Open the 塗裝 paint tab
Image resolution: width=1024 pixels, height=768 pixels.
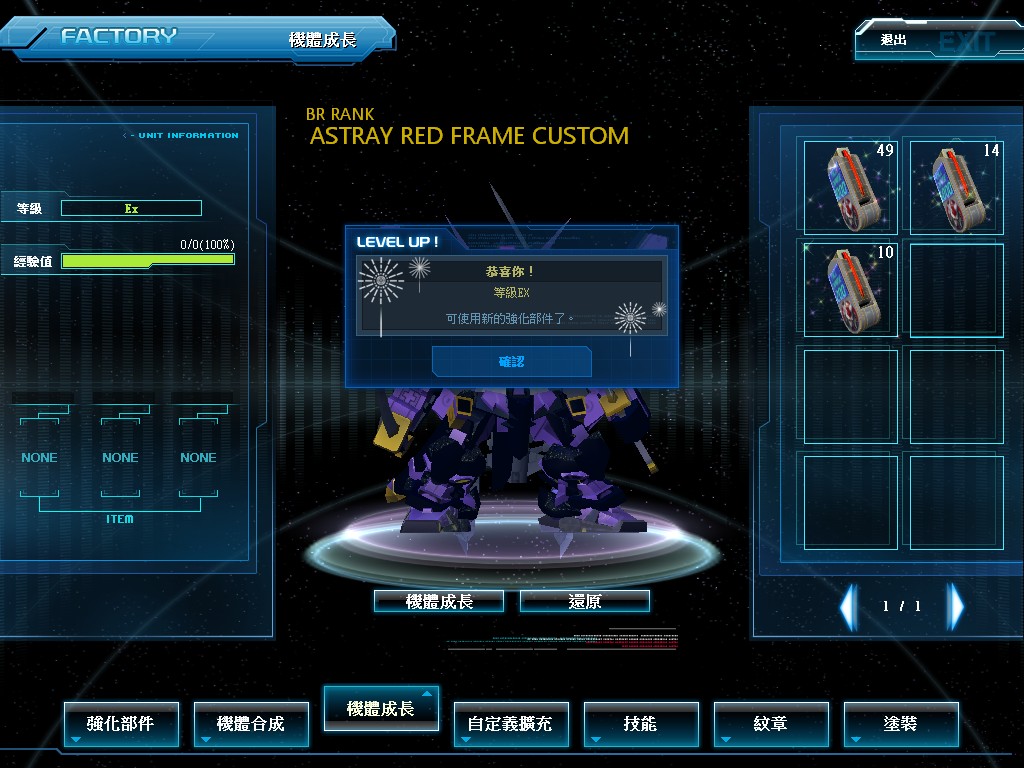(900, 723)
